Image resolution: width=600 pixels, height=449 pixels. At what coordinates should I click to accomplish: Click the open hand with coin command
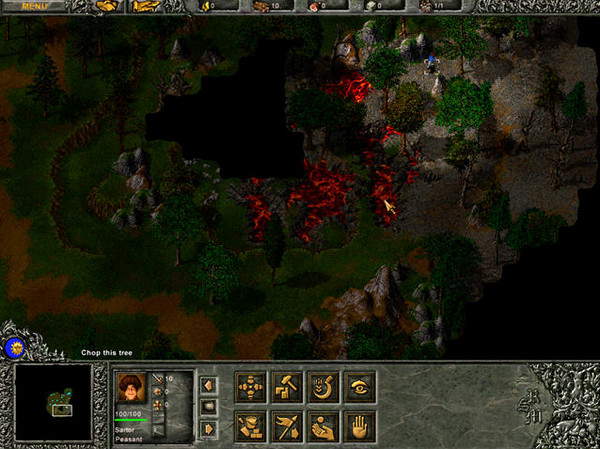323,426
